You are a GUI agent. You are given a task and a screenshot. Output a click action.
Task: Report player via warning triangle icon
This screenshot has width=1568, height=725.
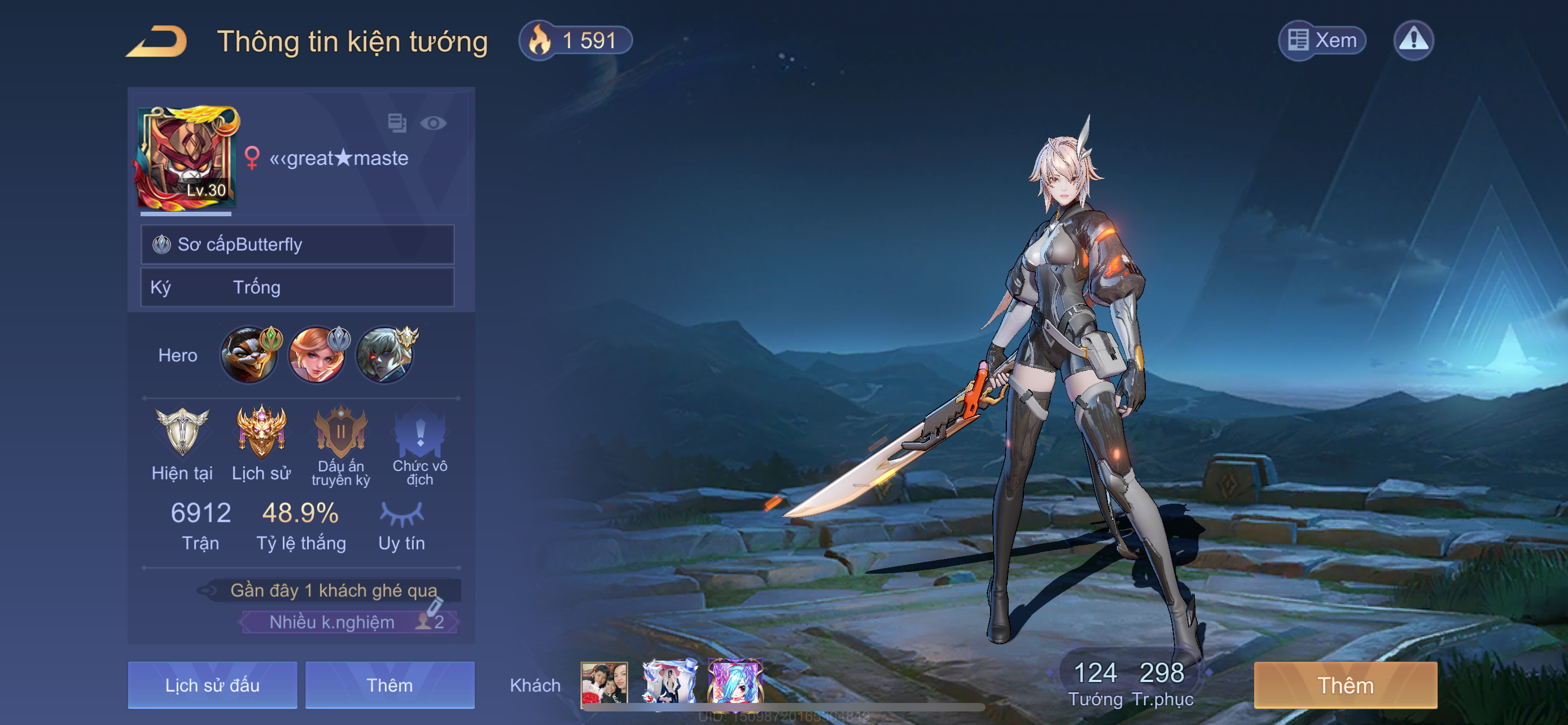[x=1413, y=41]
